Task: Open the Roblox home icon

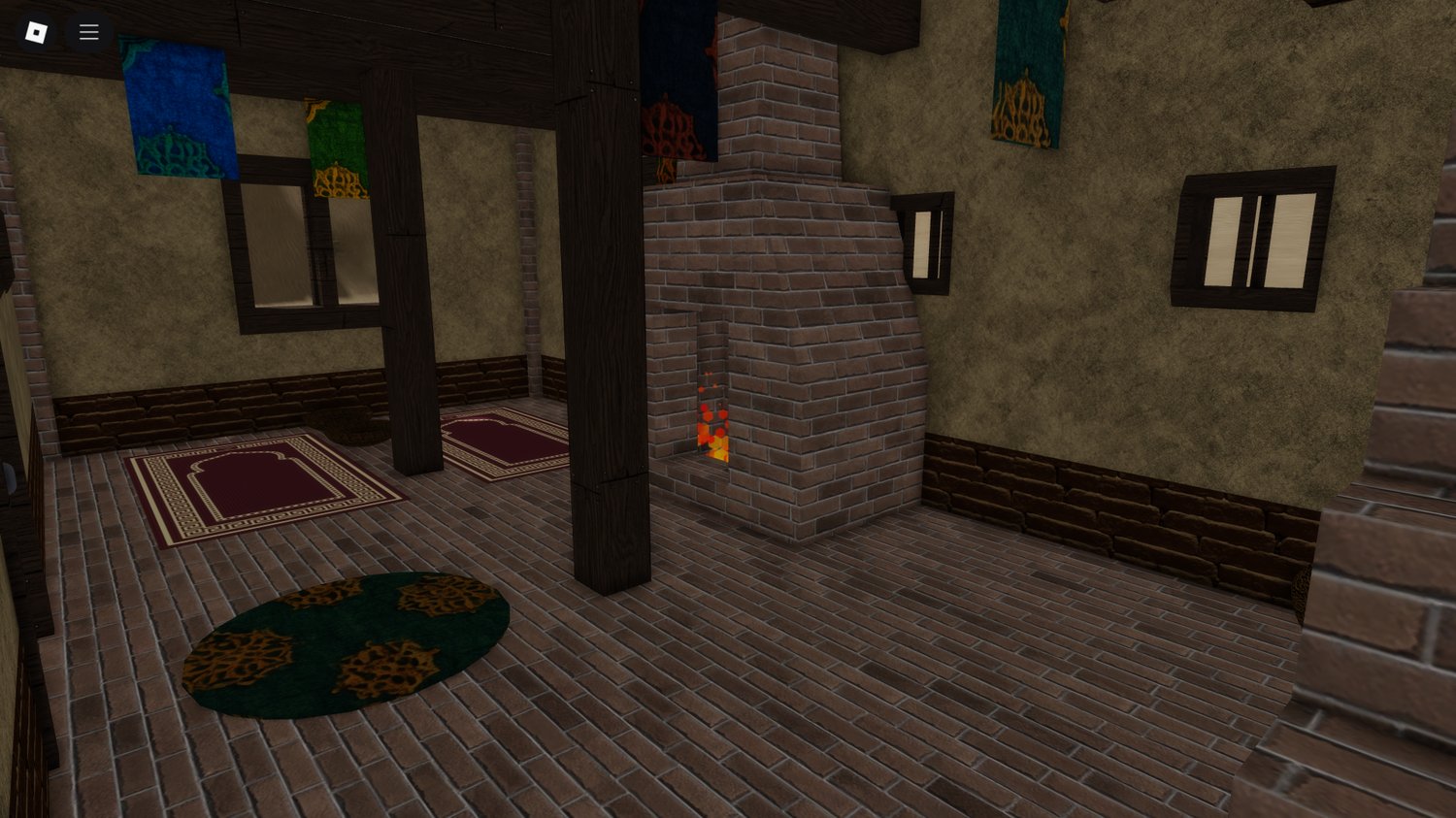Action: (34, 31)
